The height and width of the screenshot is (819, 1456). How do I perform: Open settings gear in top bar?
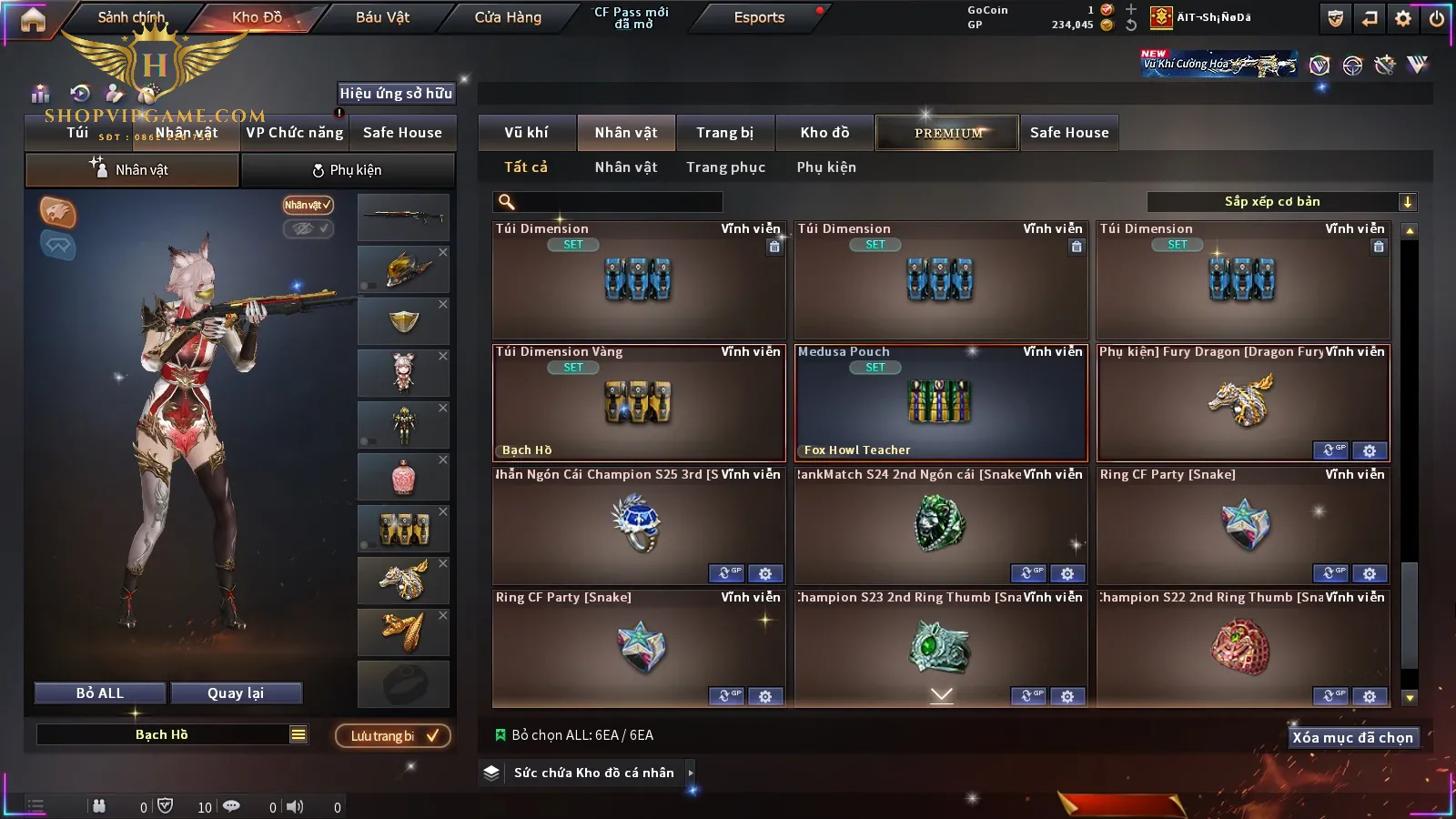click(1403, 18)
